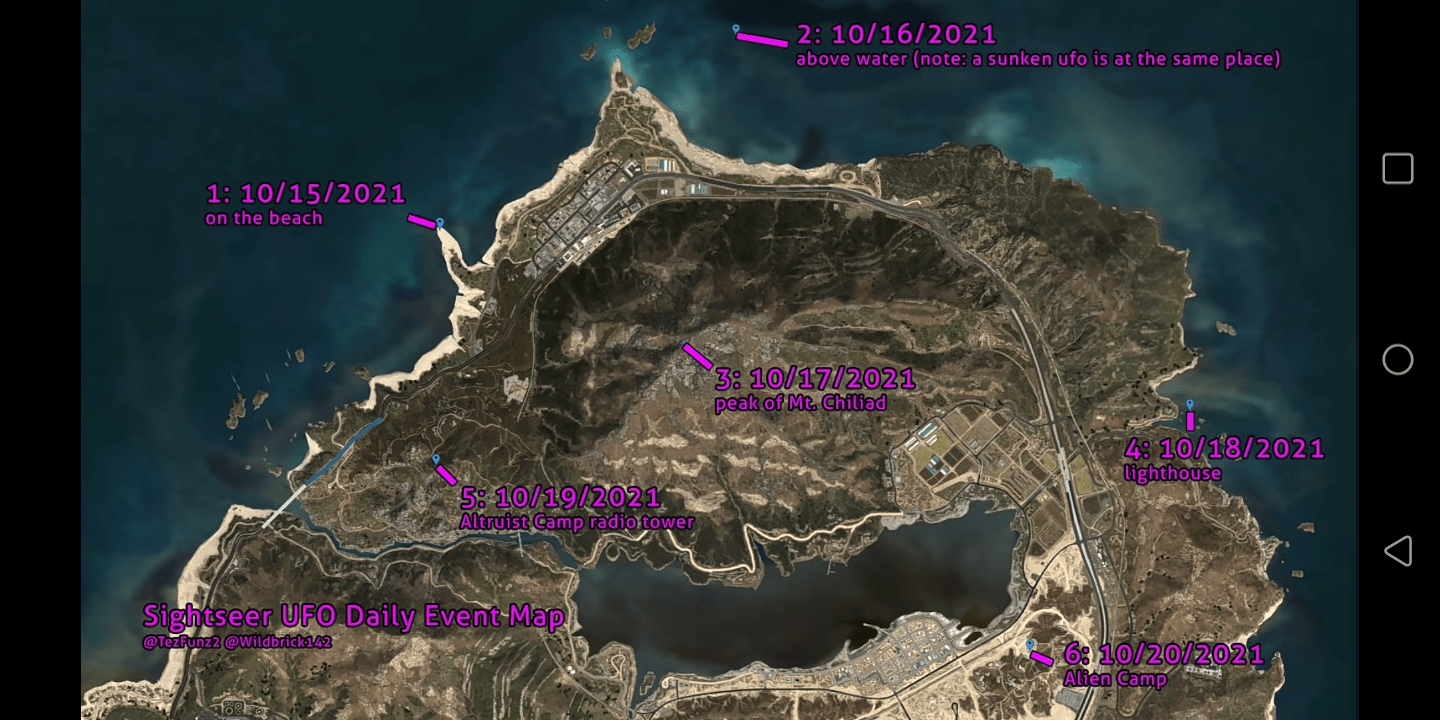Click the @TezFunz2 credit text

click(183, 639)
